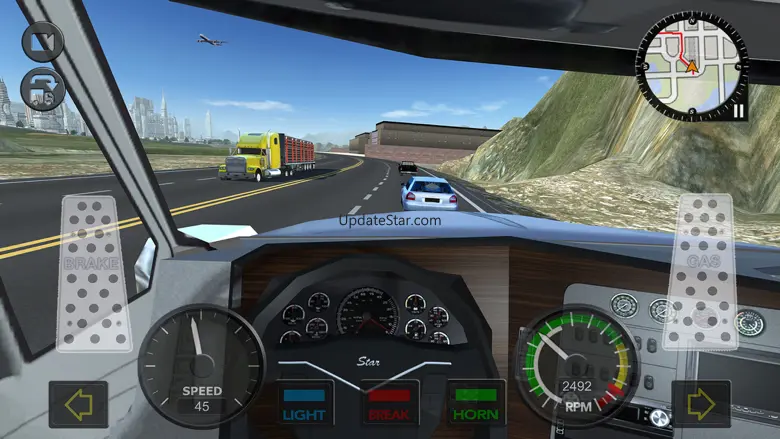Step on the BRAKE pedal
The height and width of the screenshot is (439, 780).
pyautogui.click(x=92, y=272)
